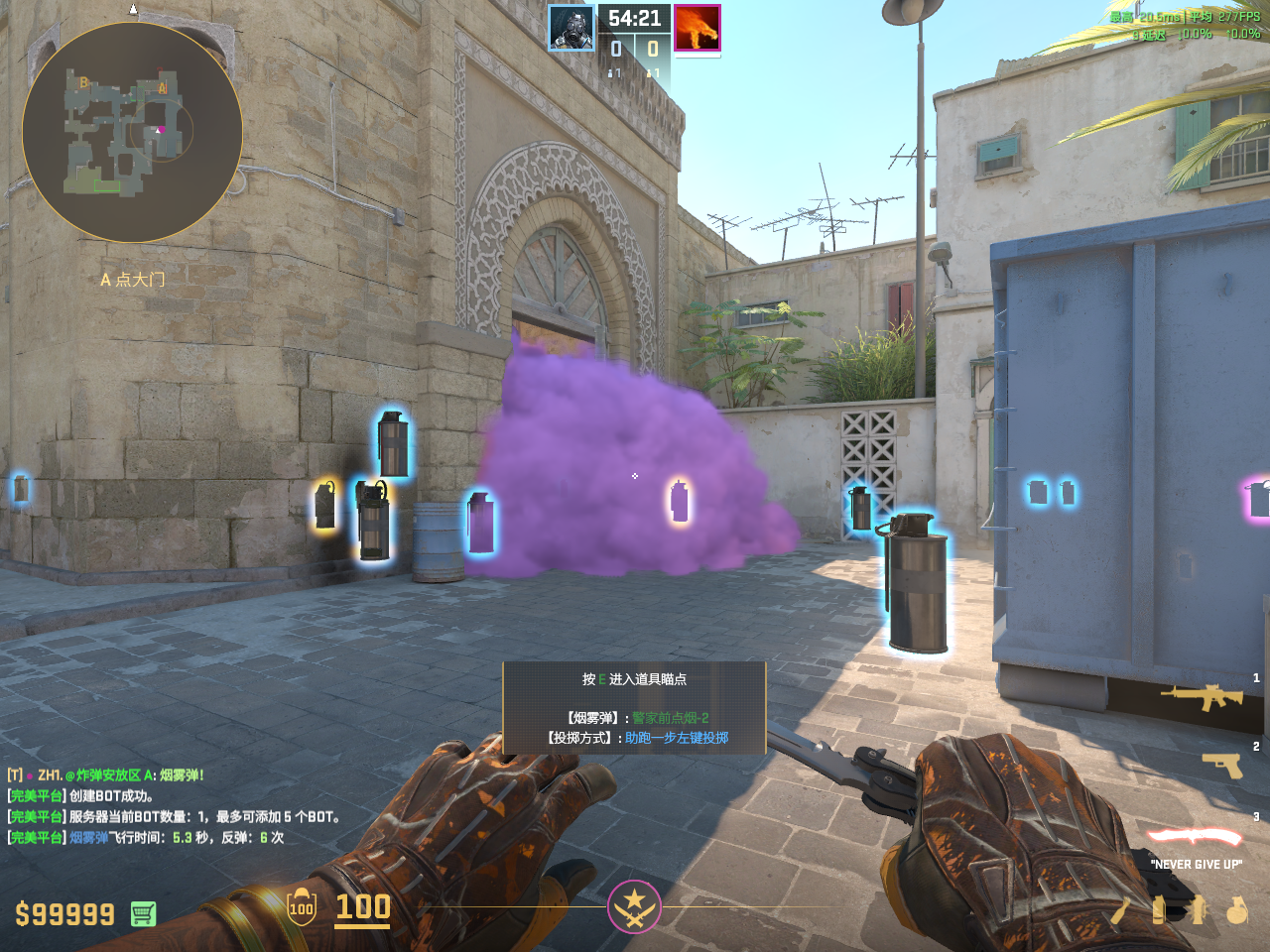Select the terrorist team flame avatar
Image resolution: width=1270 pixels, height=952 pixels.
[697, 28]
